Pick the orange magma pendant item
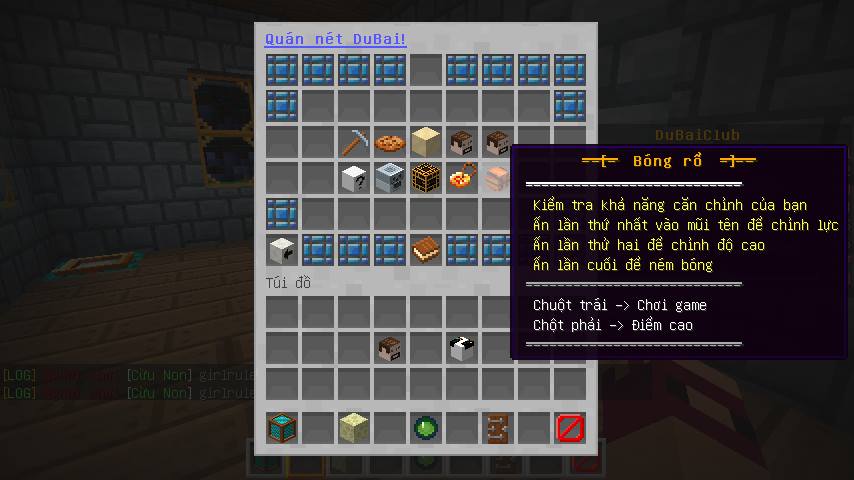This screenshot has height=480, width=854. click(x=462, y=178)
